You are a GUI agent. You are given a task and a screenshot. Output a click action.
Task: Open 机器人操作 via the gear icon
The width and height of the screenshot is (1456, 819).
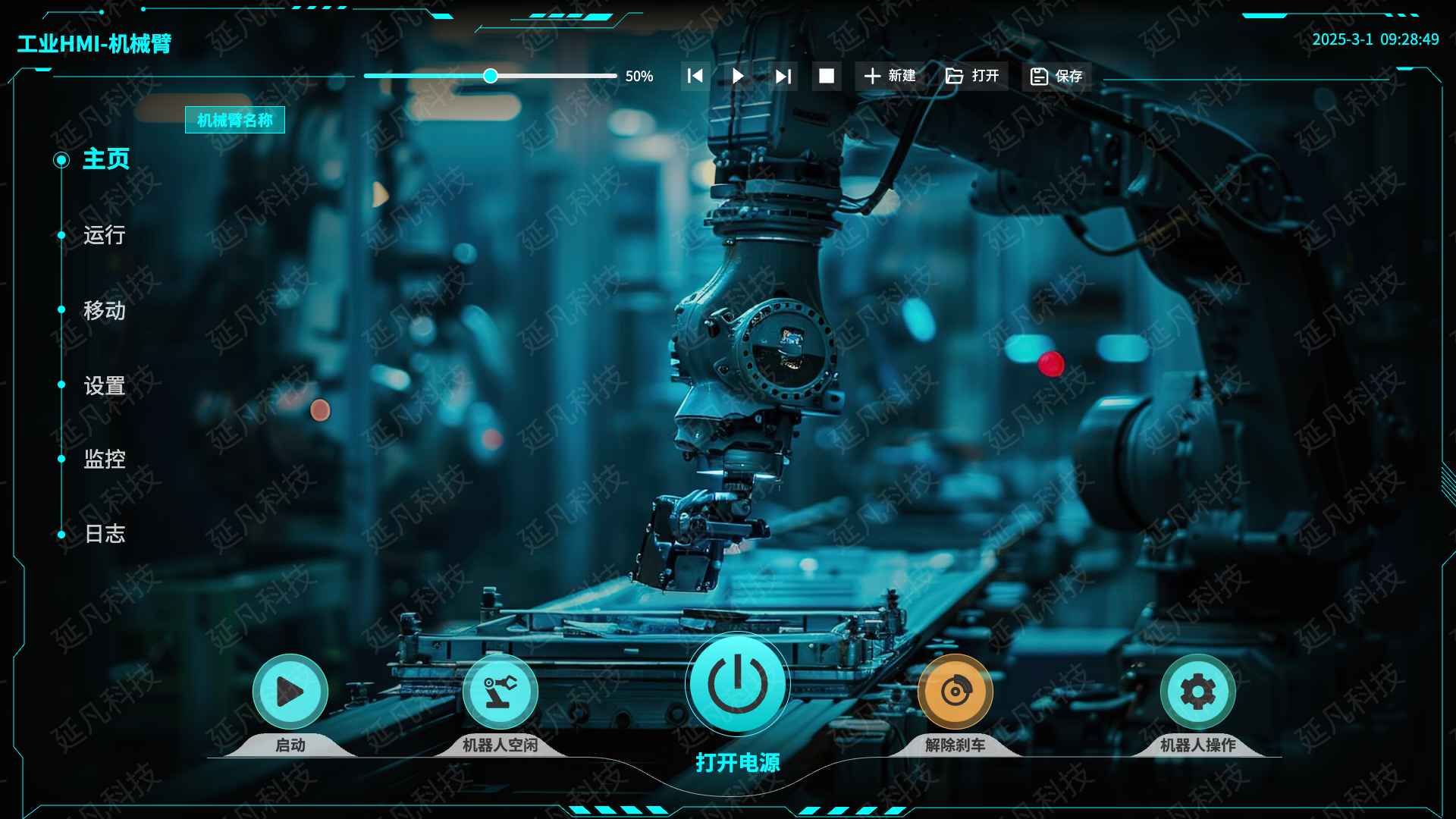(x=1197, y=690)
